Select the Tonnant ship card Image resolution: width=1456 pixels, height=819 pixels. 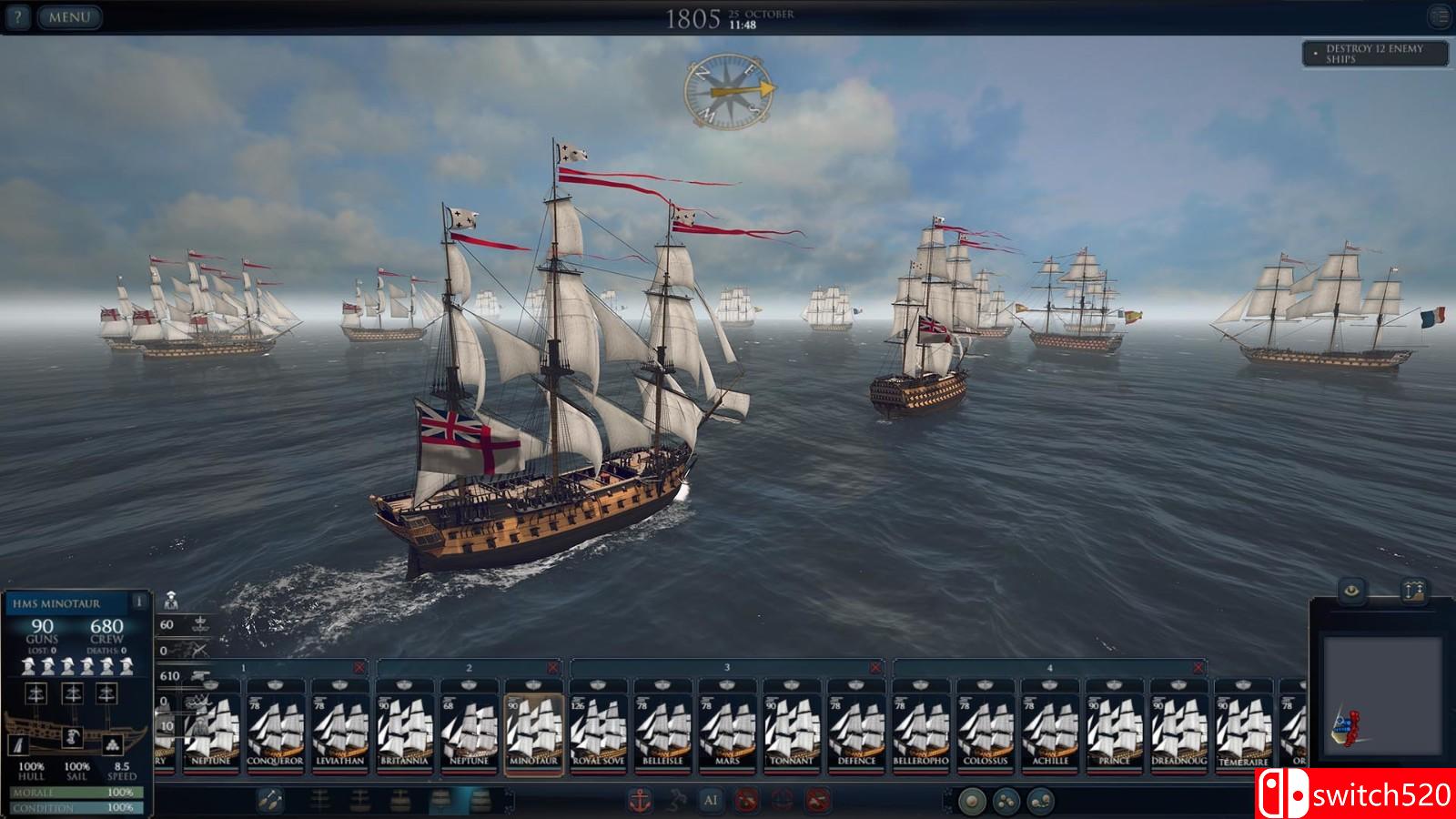(x=792, y=728)
